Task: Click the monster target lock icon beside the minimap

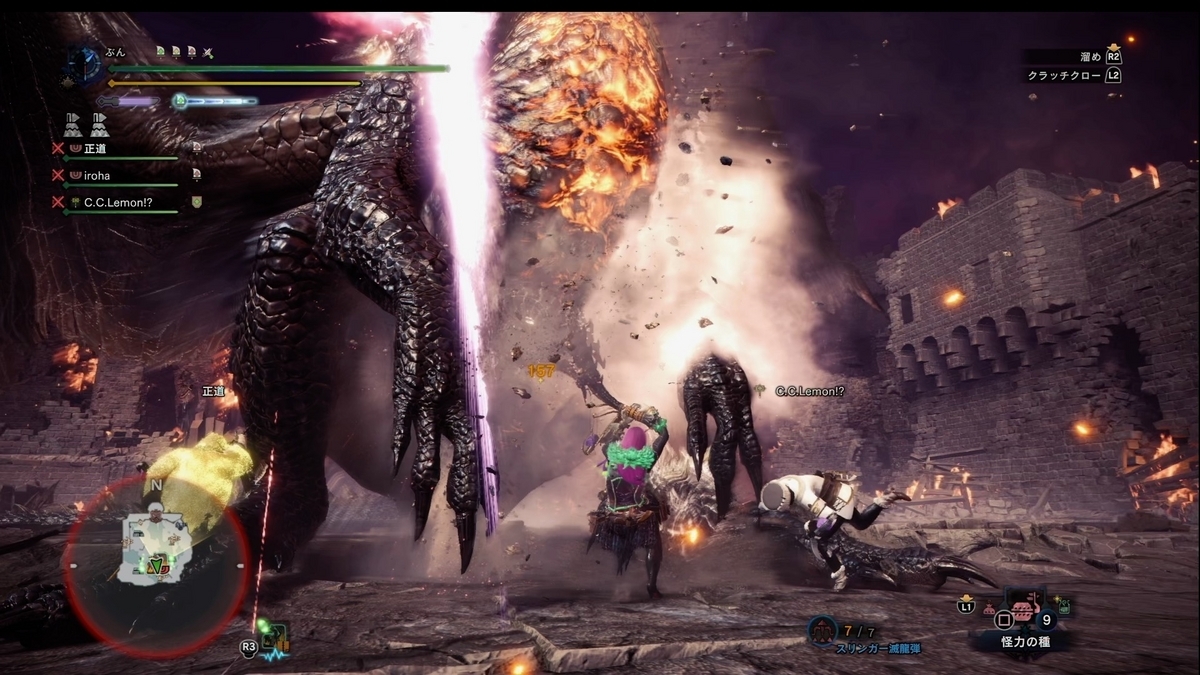Action: tap(273, 640)
